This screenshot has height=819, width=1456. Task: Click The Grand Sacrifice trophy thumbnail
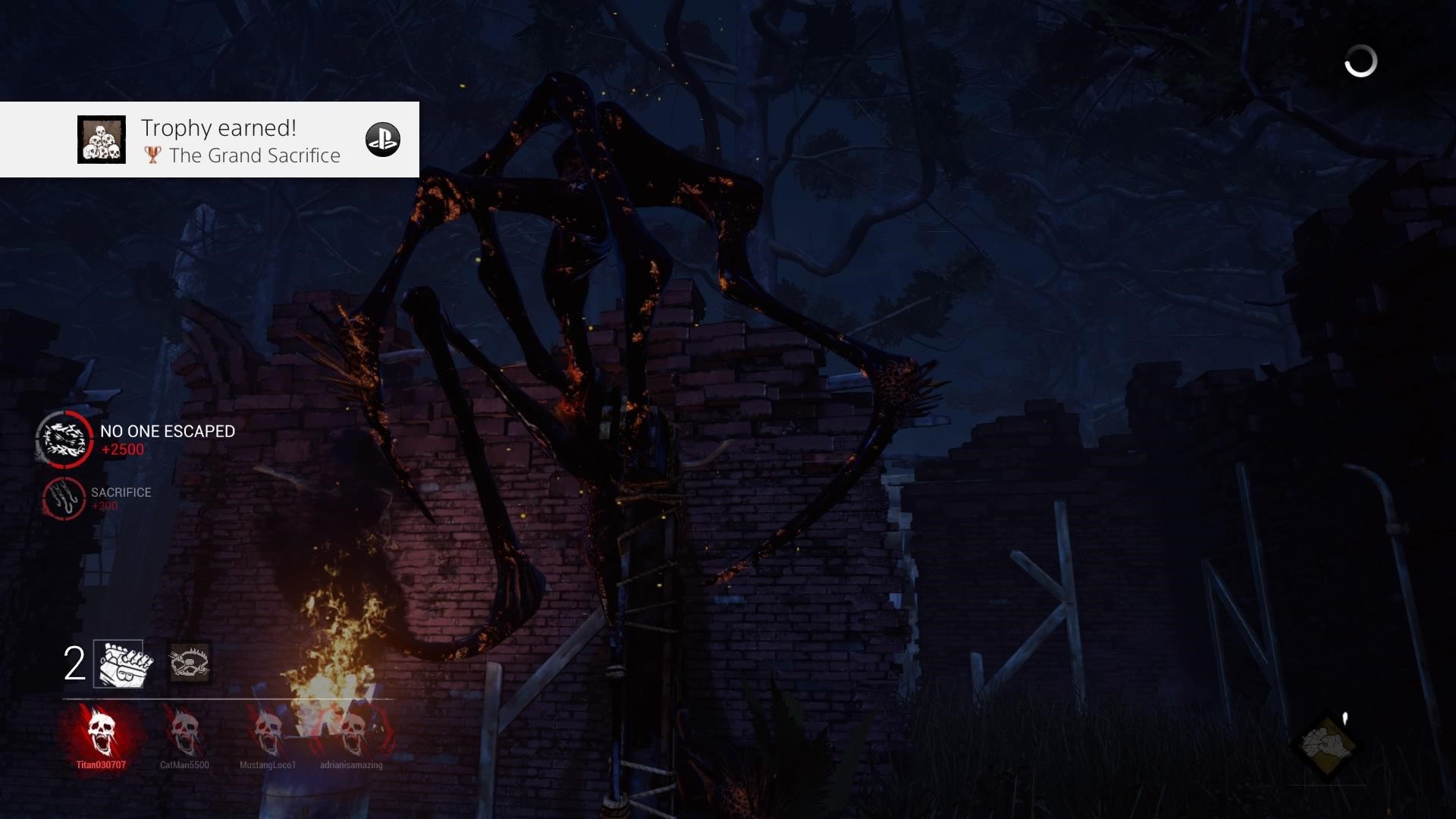[102, 140]
